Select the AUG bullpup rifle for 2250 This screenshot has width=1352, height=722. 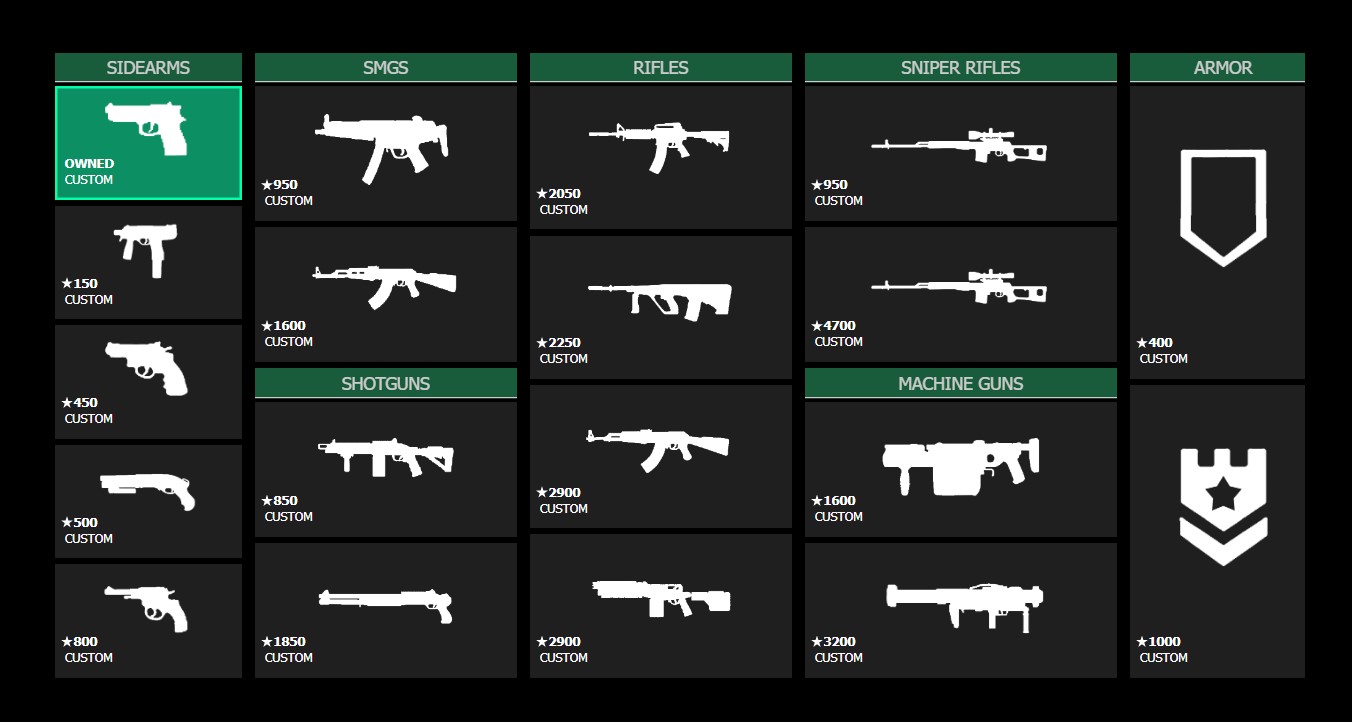pos(660,295)
